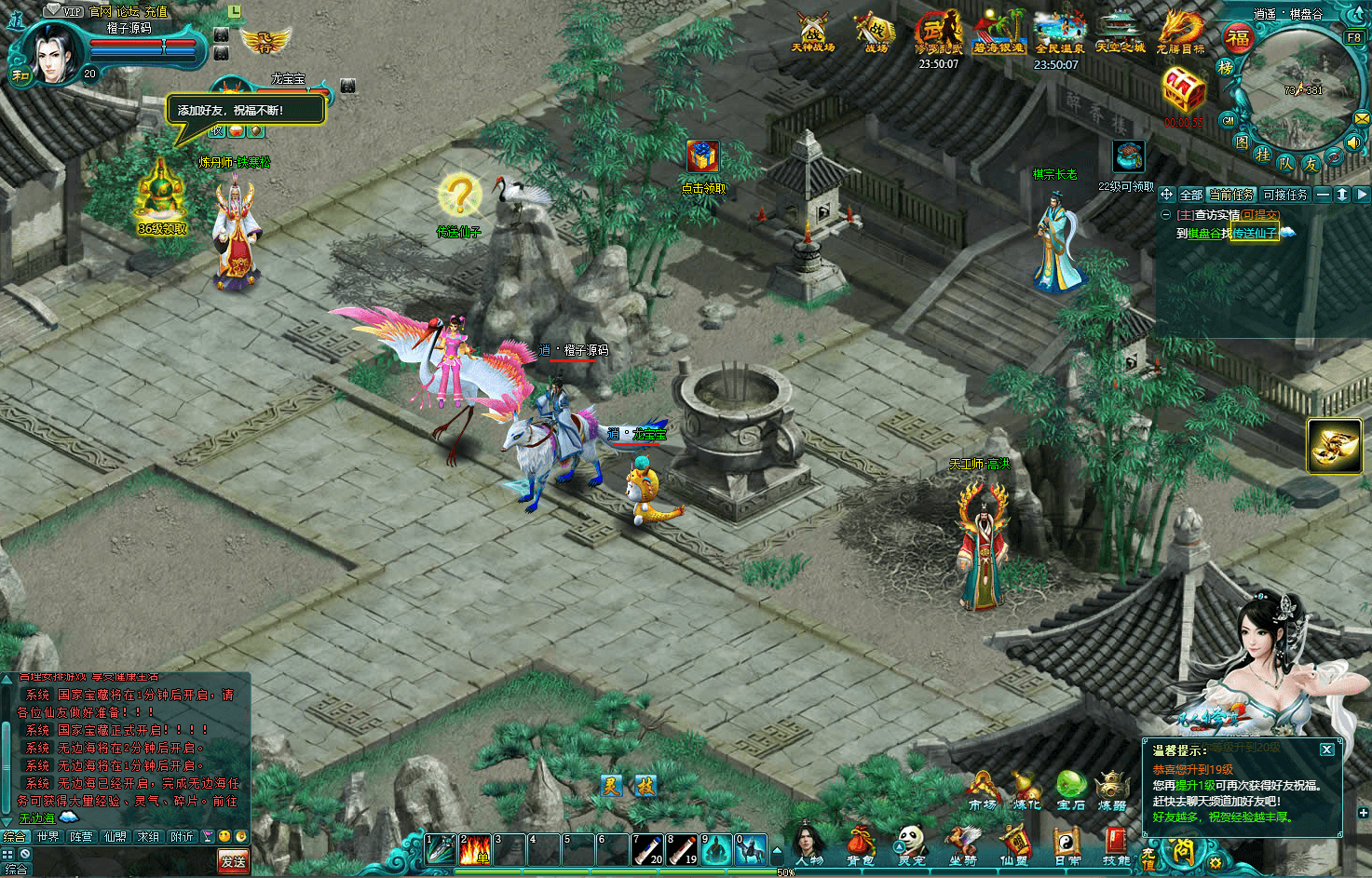
Task: Open the 天神战场 battlefield event
Action: pyautogui.click(x=812, y=32)
